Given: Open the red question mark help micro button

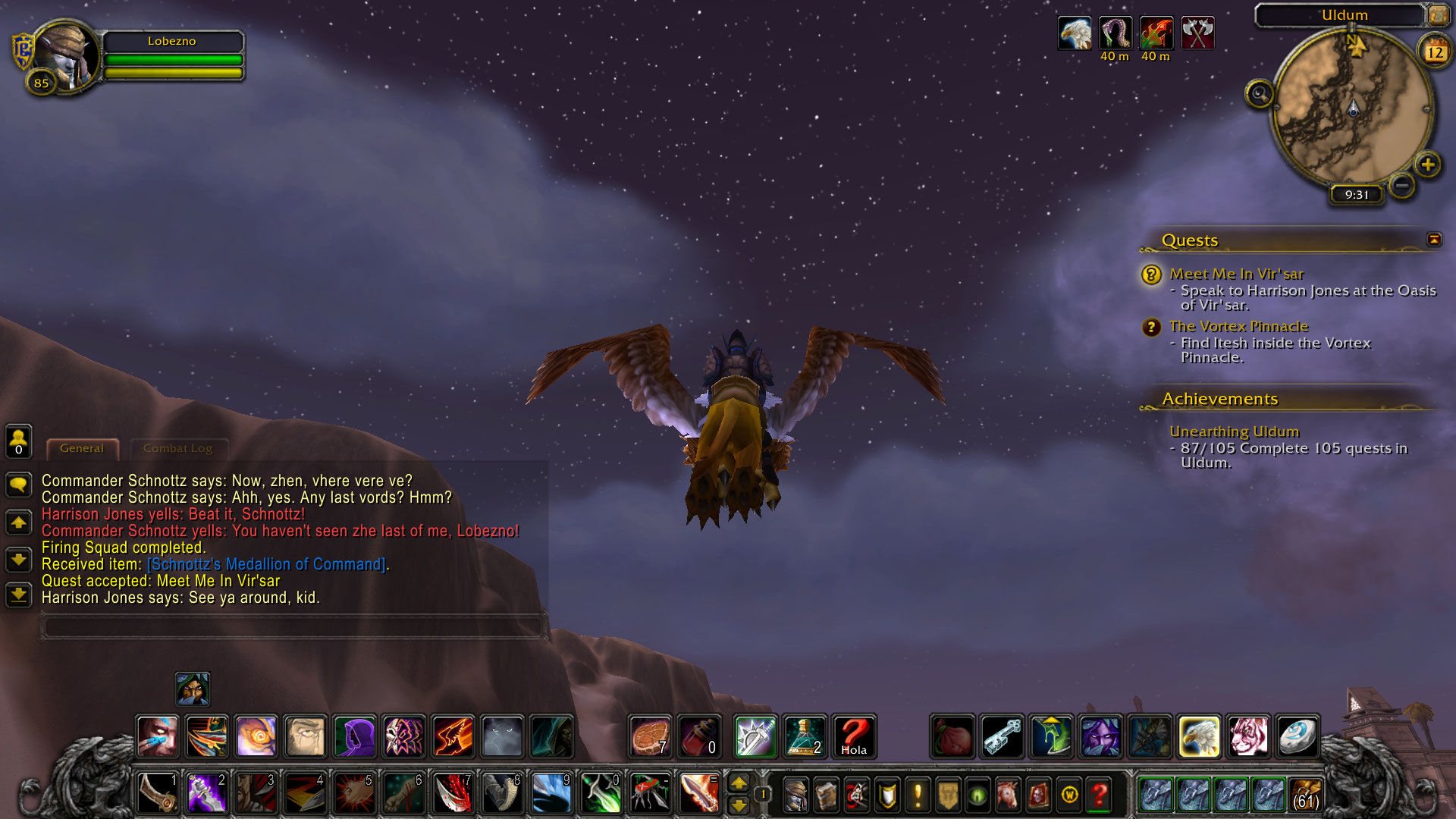Looking at the screenshot, I should (1099, 795).
